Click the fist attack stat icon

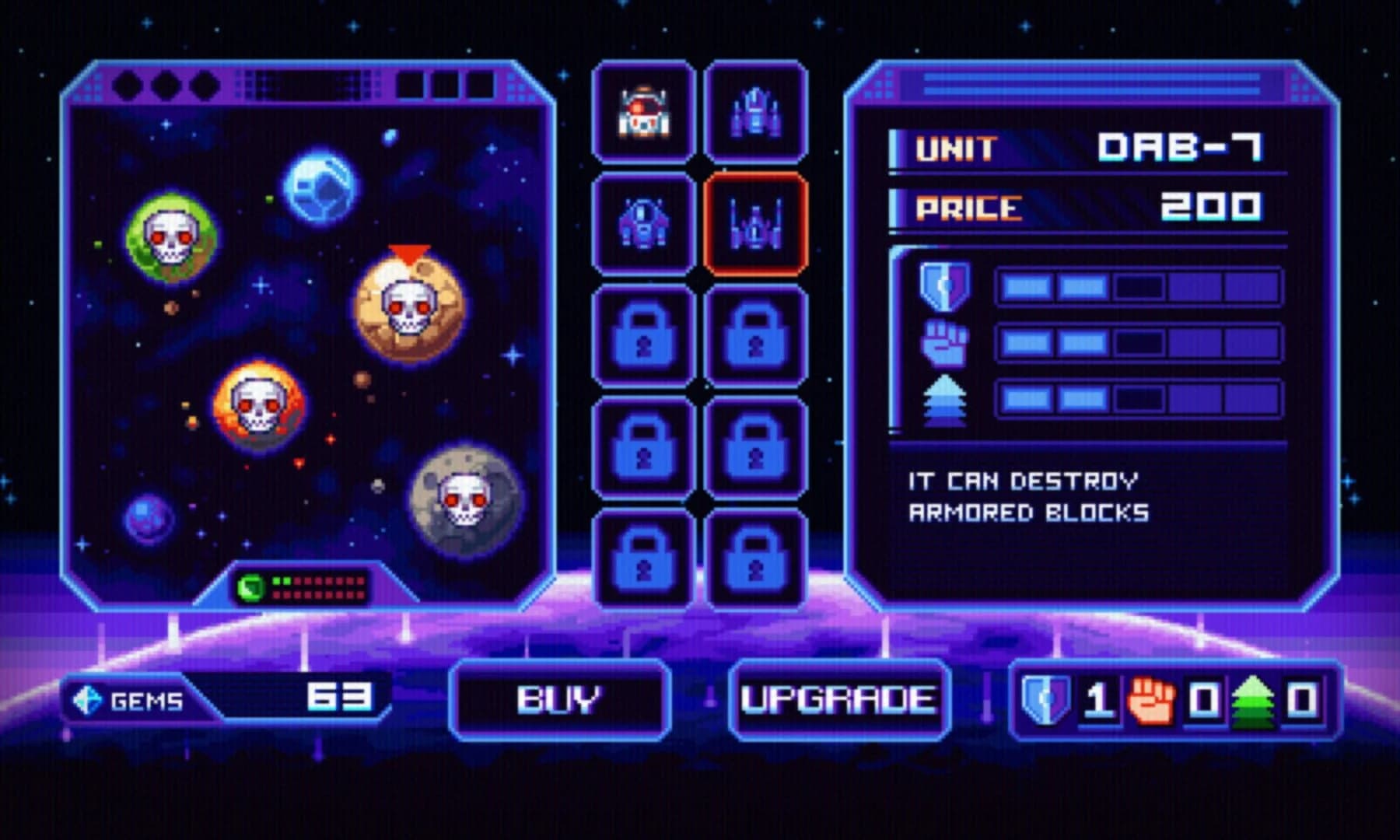pos(946,344)
